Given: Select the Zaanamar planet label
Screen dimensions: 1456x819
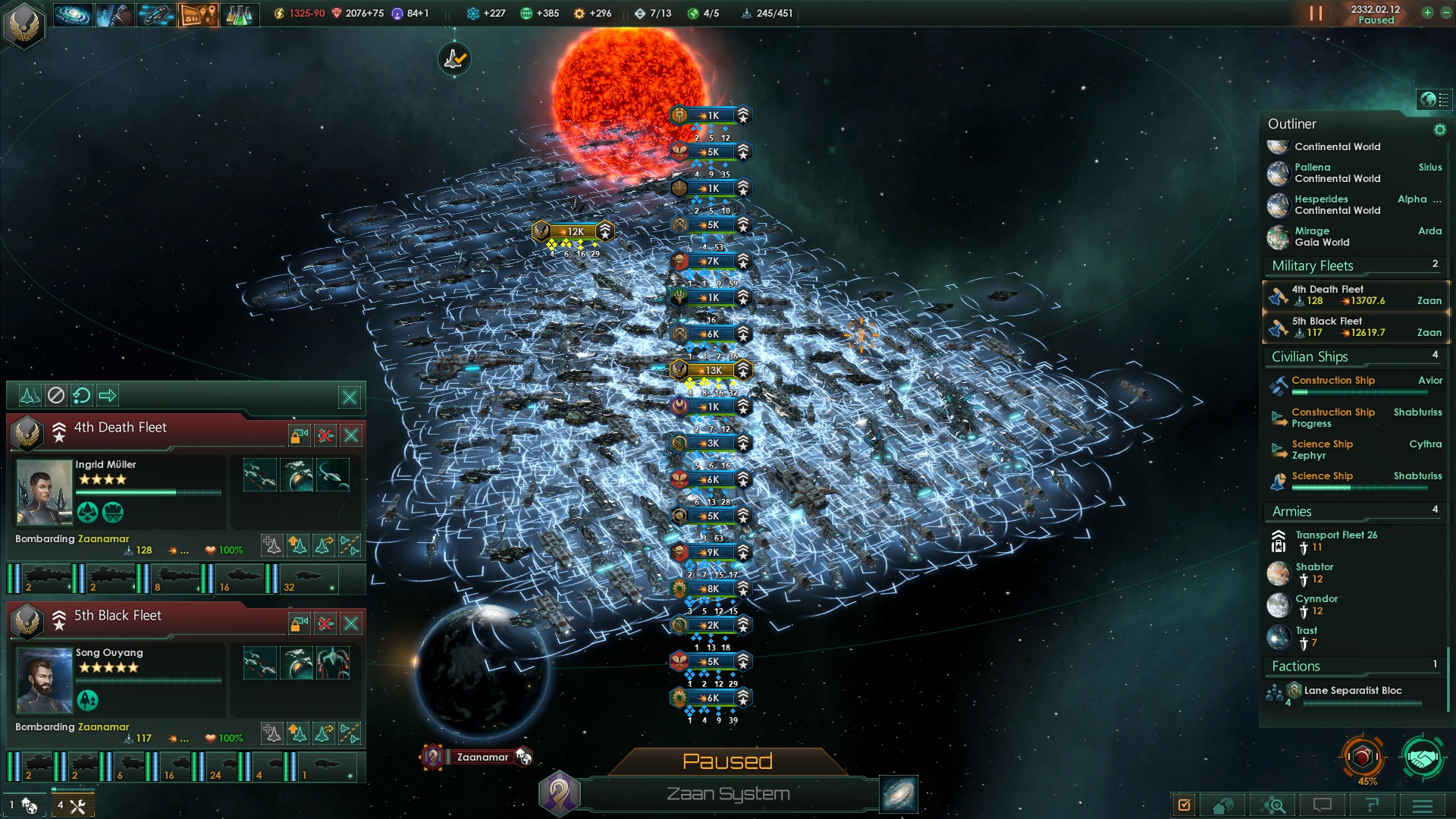Looking at the screenshot, I should (x=482, y=757).
